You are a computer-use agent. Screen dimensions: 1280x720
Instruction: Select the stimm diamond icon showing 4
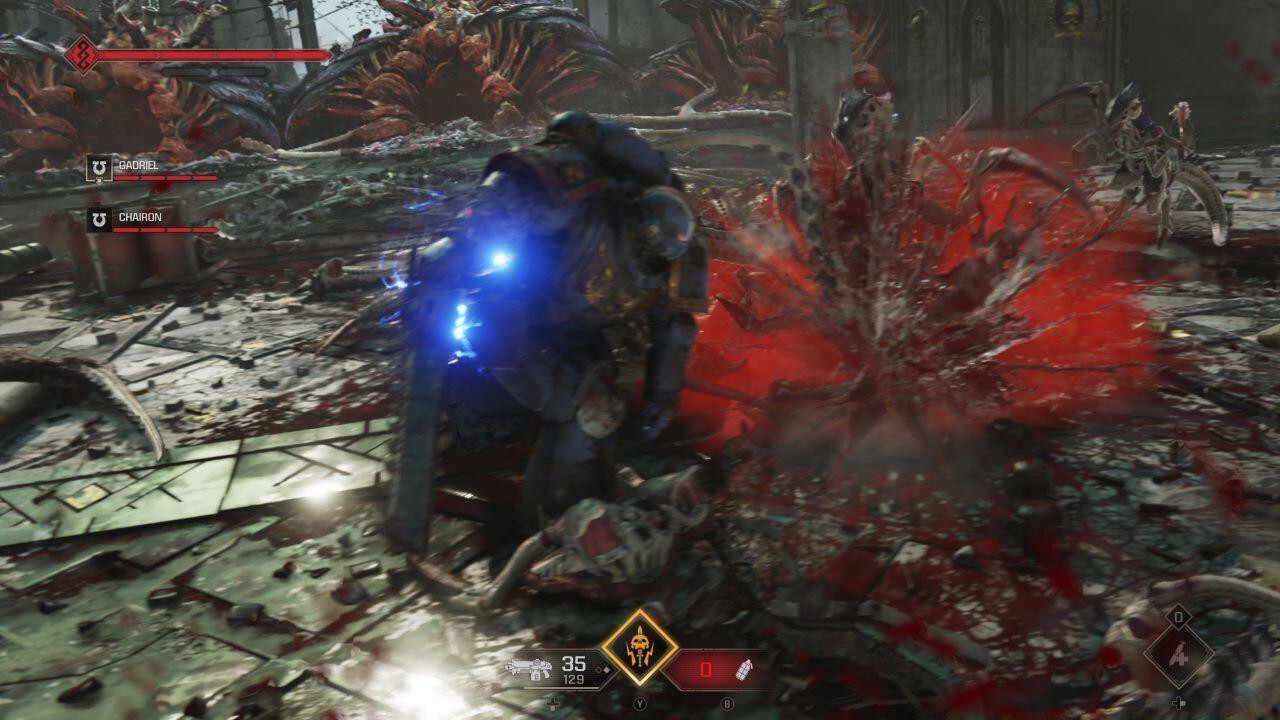click(x=1180, y=655)
